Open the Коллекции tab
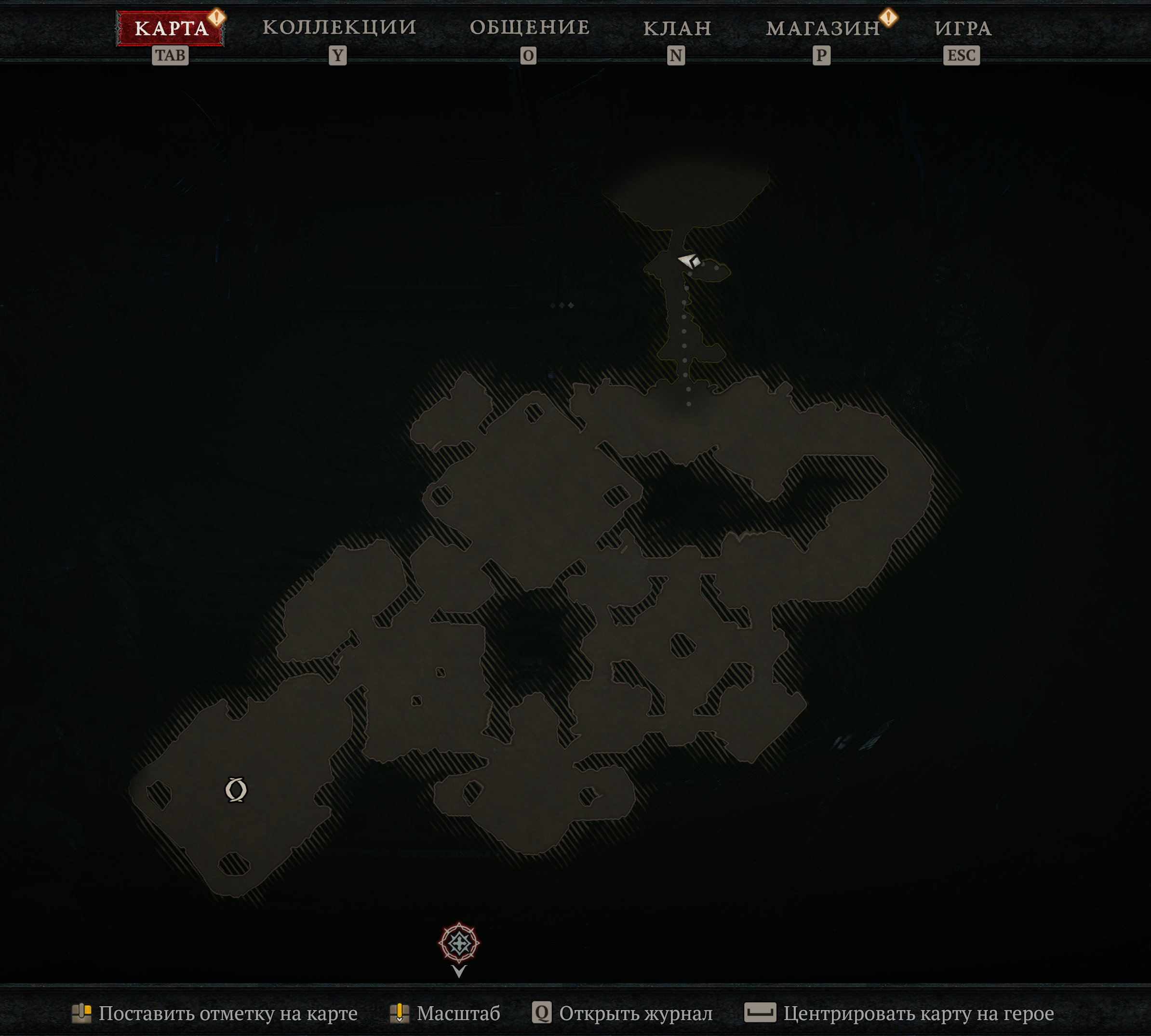This screenshot has width=1151, height=1036. [339, 28]
